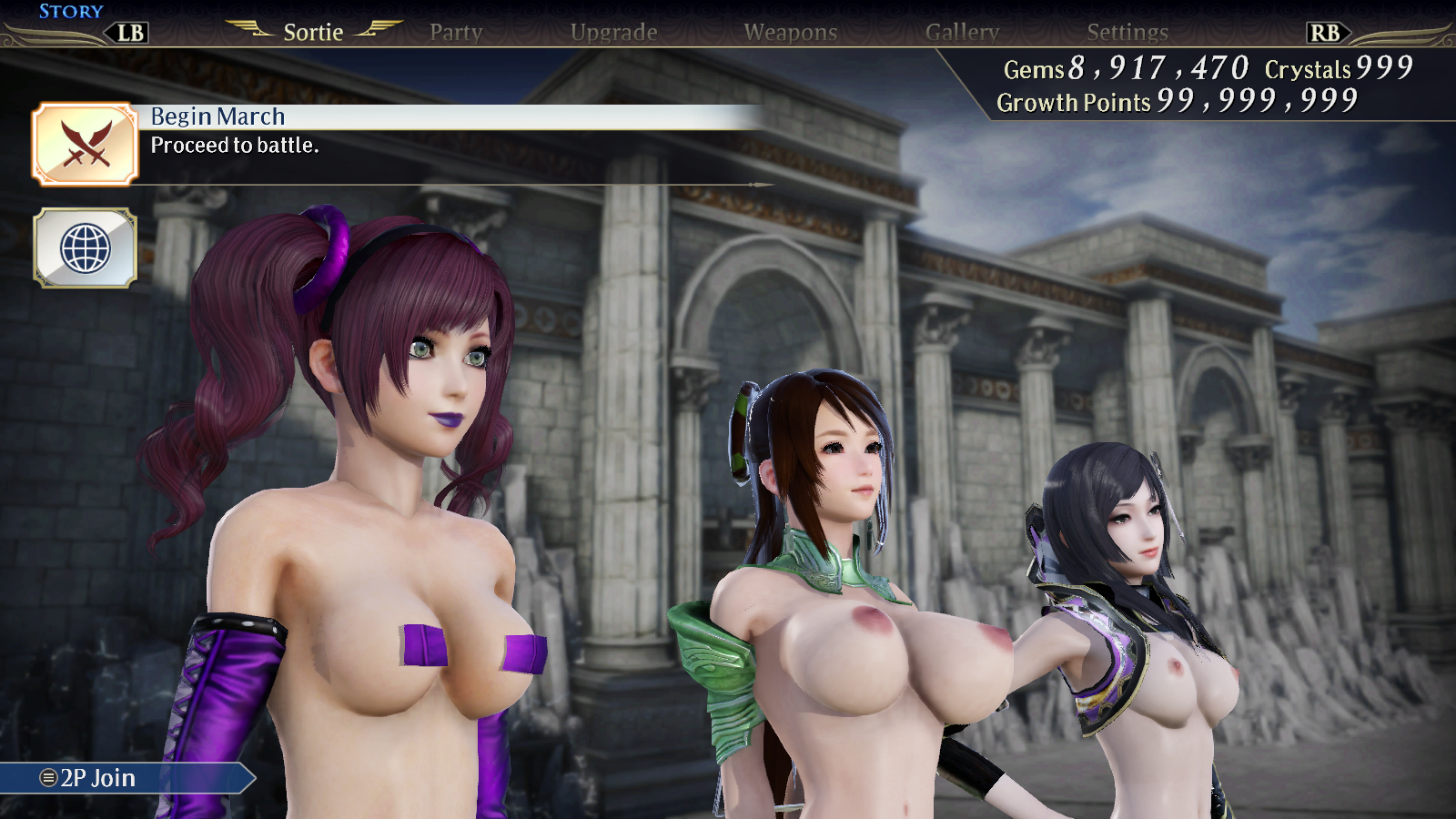Click the Upgrade navigation entry
This screenshot has width=1456, height=819.
tap(613, 32)
